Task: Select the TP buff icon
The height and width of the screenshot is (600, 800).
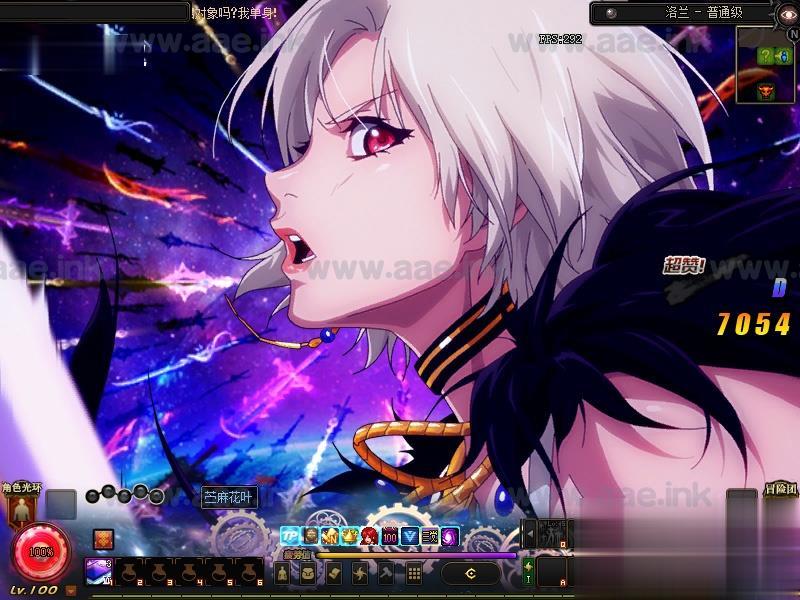Action: point(290,536)
